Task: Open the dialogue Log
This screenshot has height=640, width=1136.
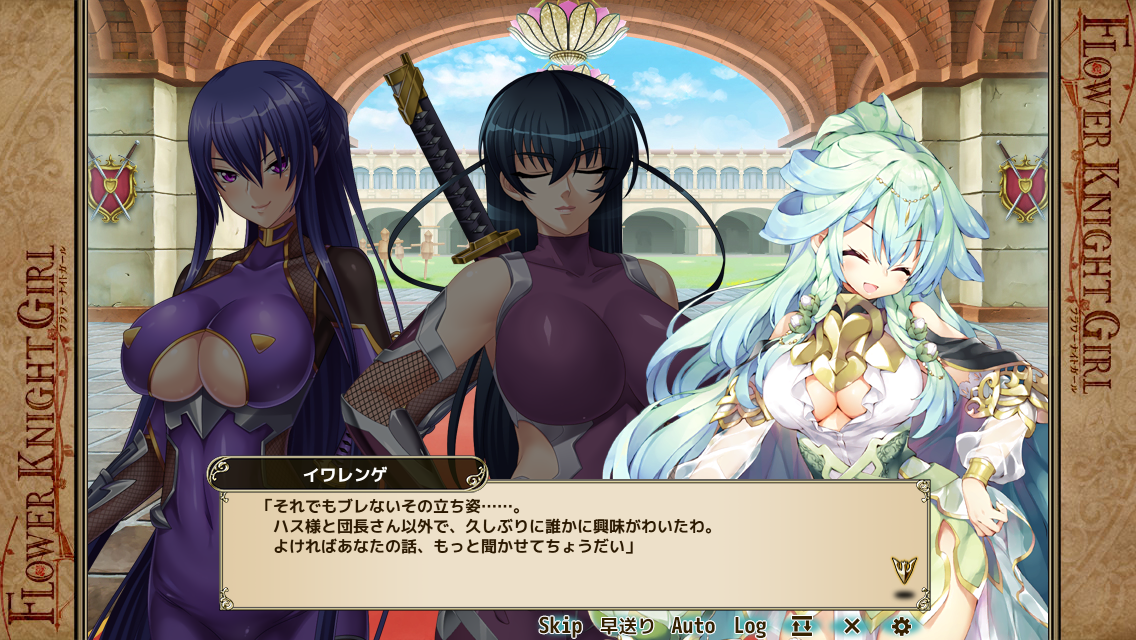Action: [x=750, y=626]
